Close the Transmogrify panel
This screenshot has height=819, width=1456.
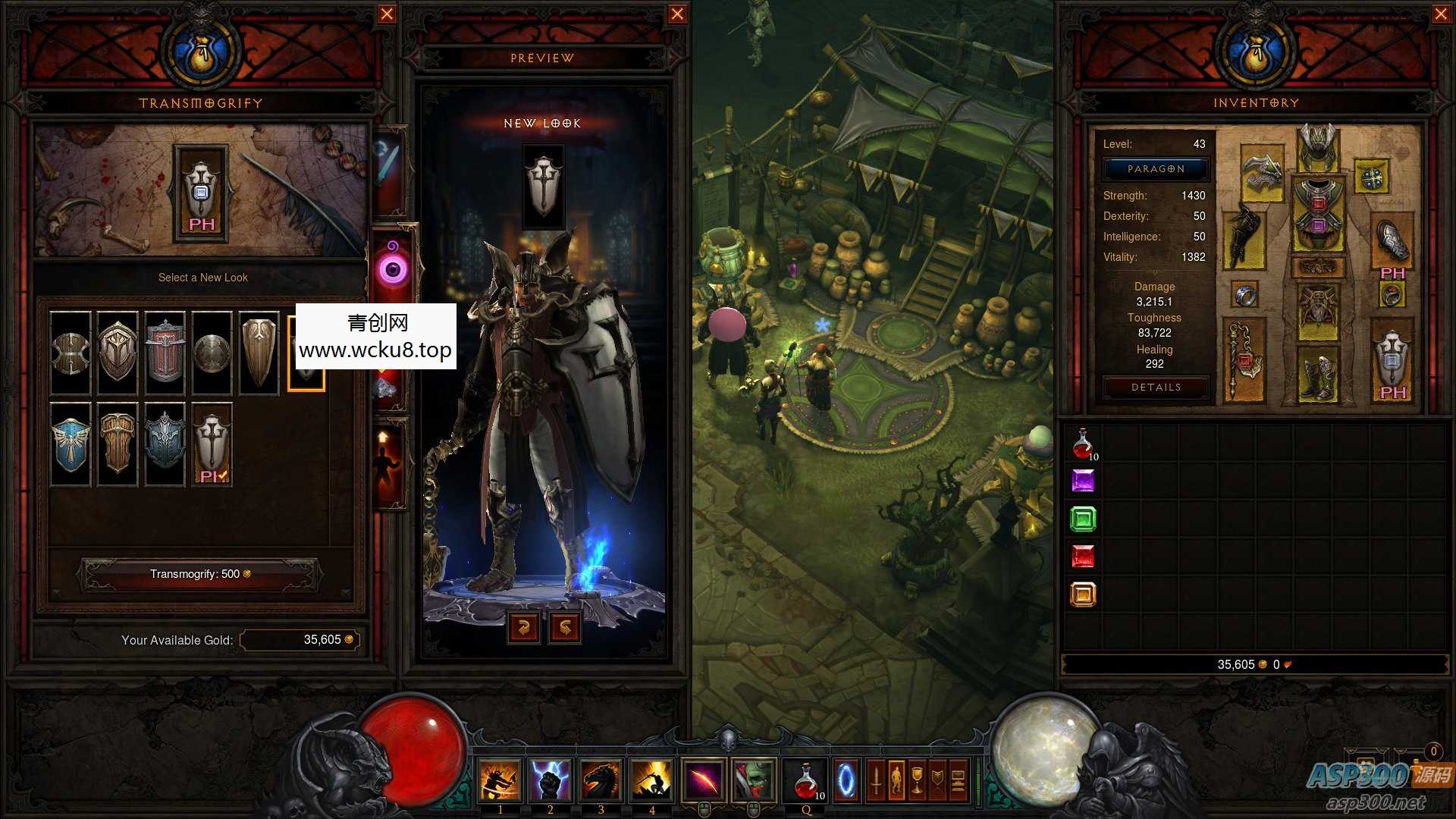387,14
